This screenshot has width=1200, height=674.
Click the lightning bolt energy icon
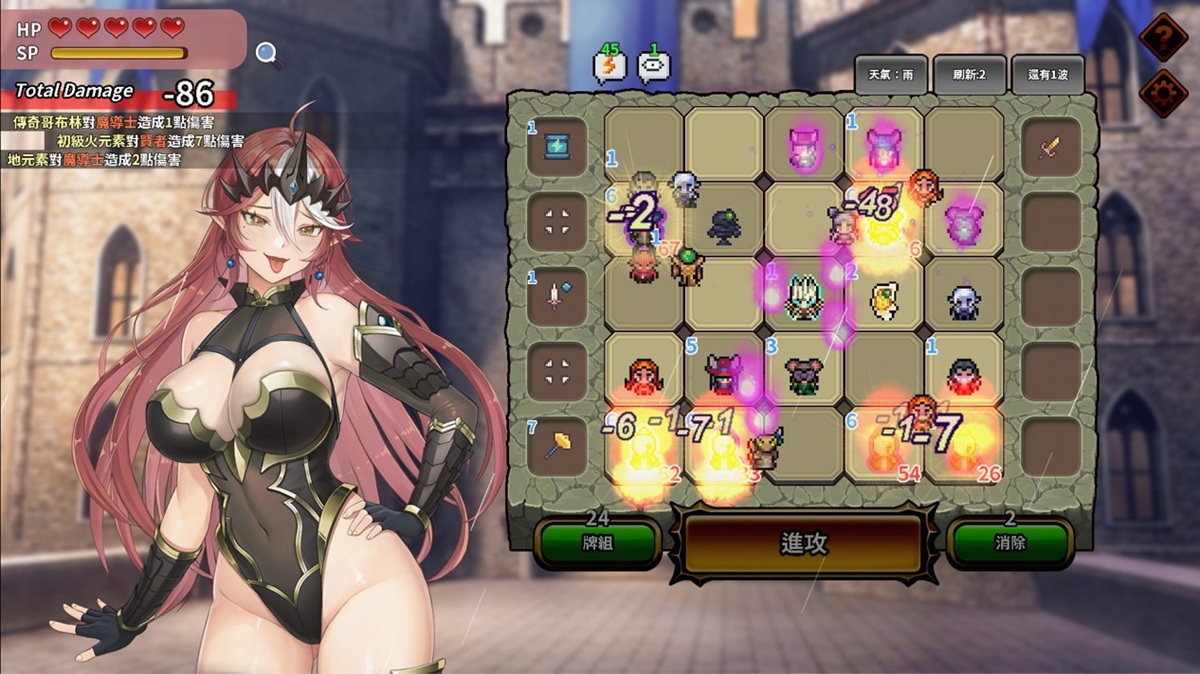coord(608,66)
